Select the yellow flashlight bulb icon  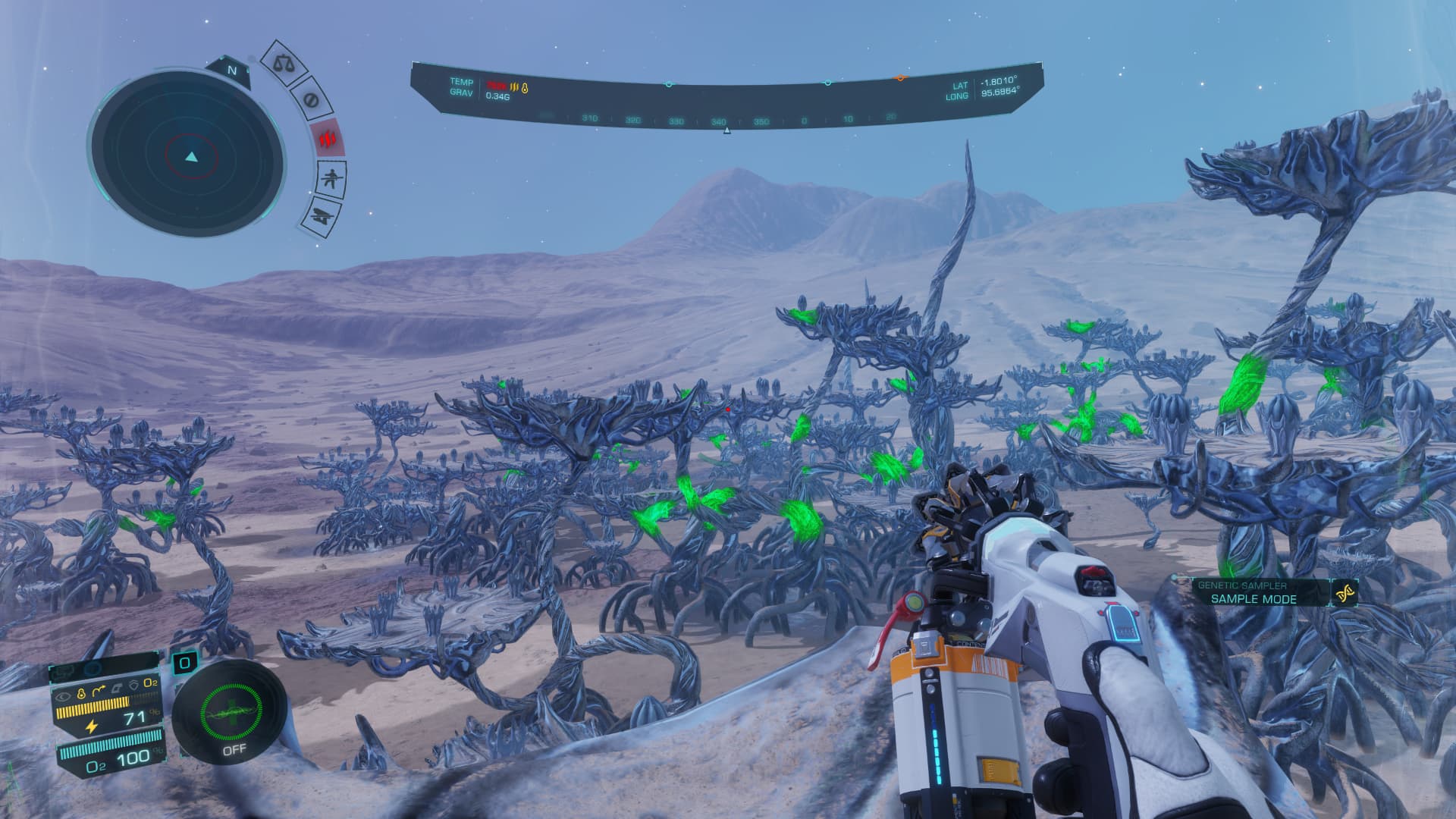[81, 692]
